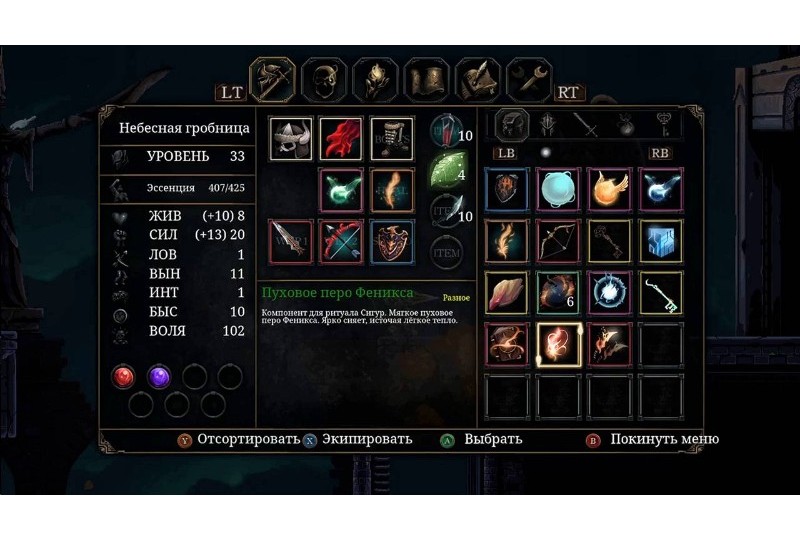Pick the teal skeleton key item
Screen dimensions: 800x540
point(661,292)
